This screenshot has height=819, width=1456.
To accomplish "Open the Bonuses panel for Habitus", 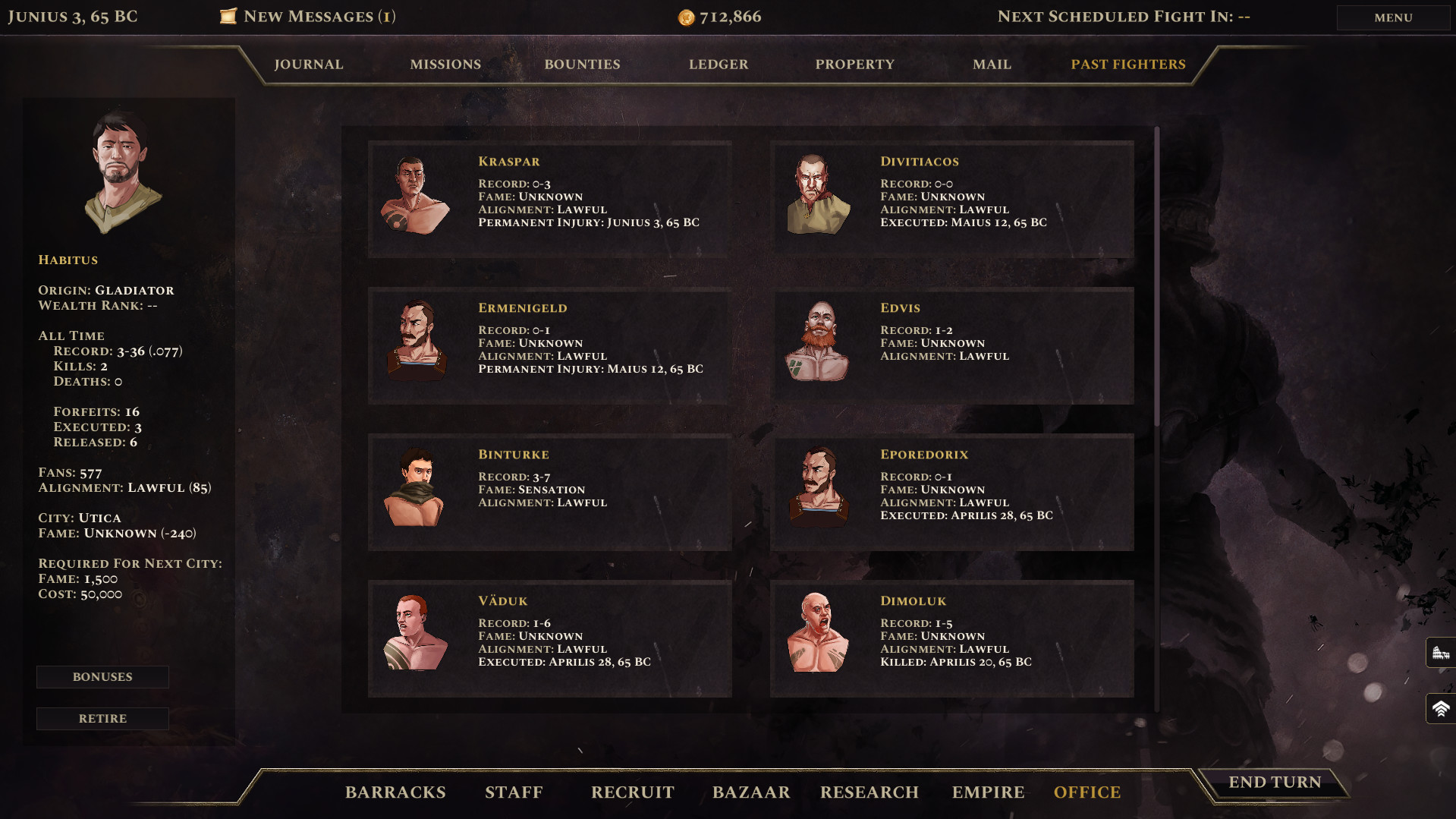I will coord(102,676).
